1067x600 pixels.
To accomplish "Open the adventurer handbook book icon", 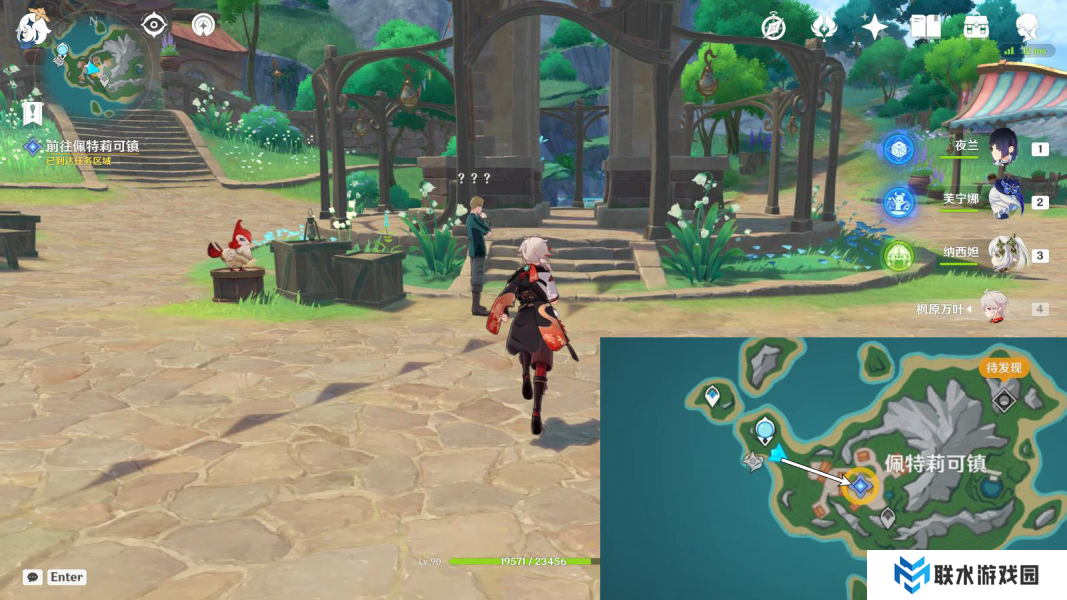I will click(925, 27).
